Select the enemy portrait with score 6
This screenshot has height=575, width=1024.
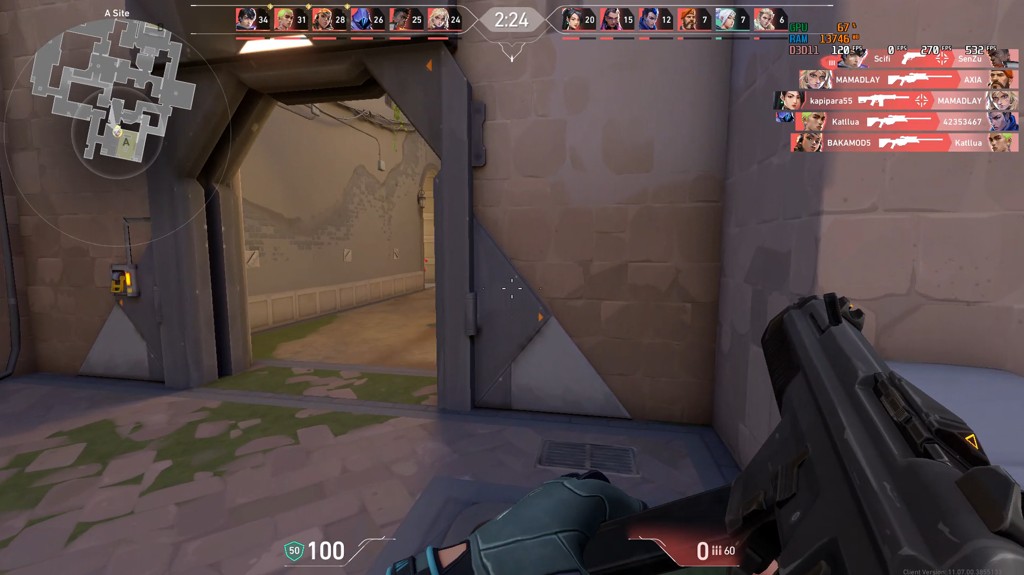tap(765, 19)
